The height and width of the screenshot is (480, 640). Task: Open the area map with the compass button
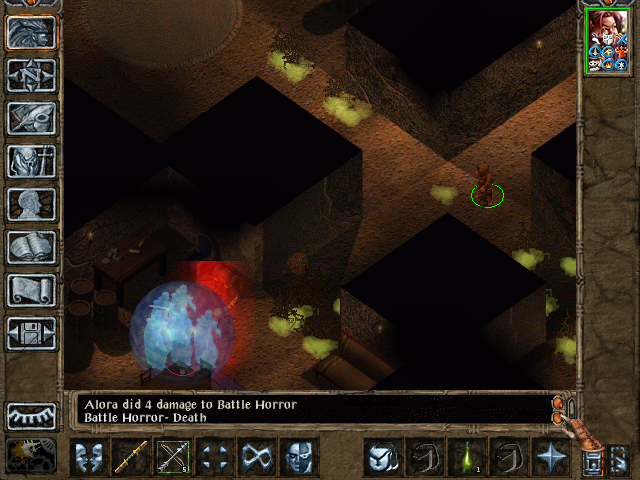pos(31,75)
